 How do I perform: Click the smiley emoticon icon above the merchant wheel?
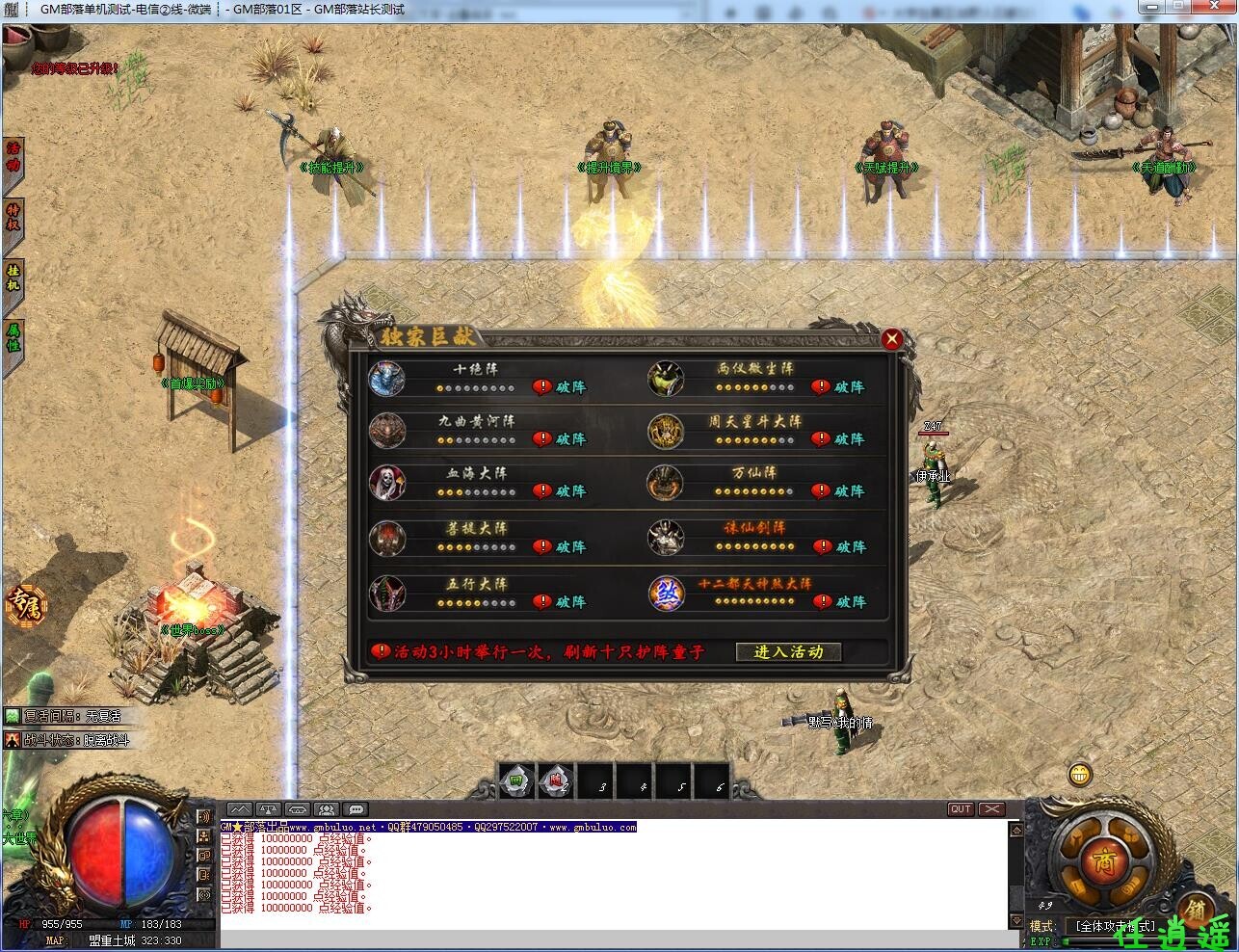click(x=1079, y=774)
